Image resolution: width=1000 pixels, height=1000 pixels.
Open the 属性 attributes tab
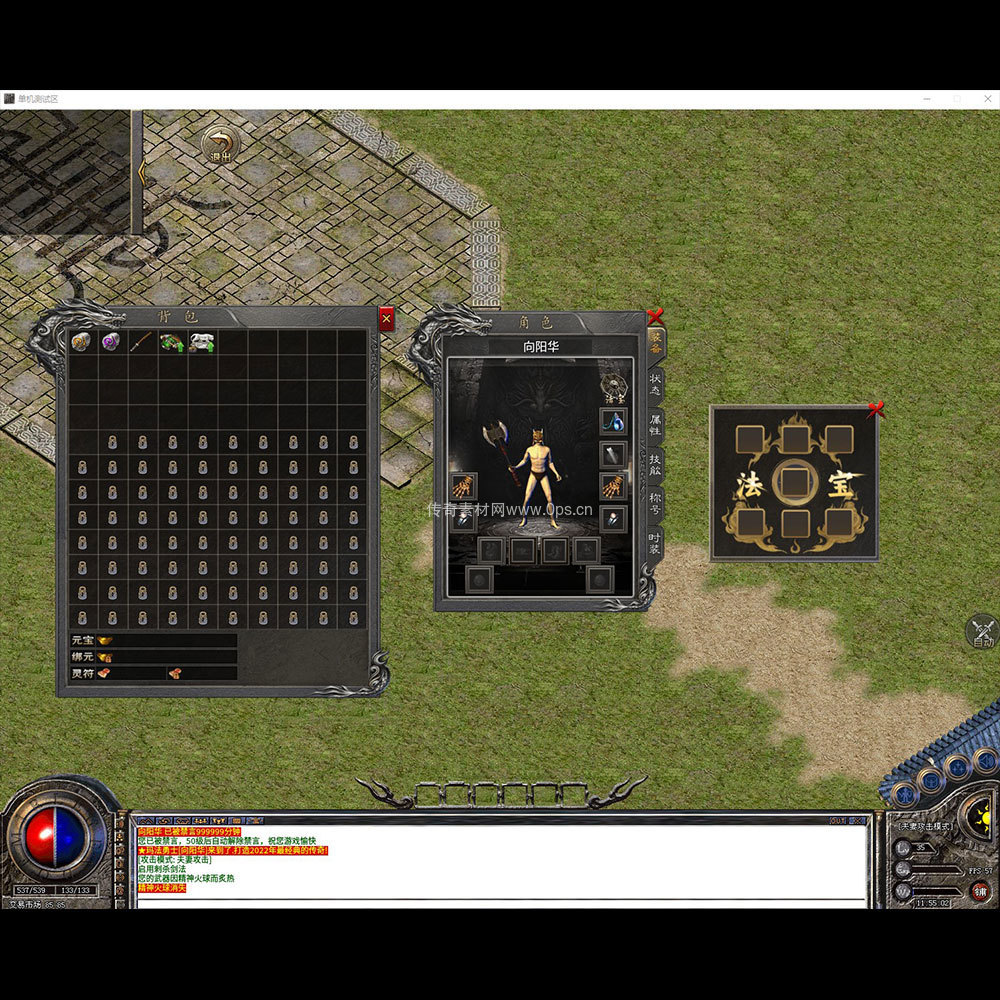pyautogui.click(x=655, y=425)
